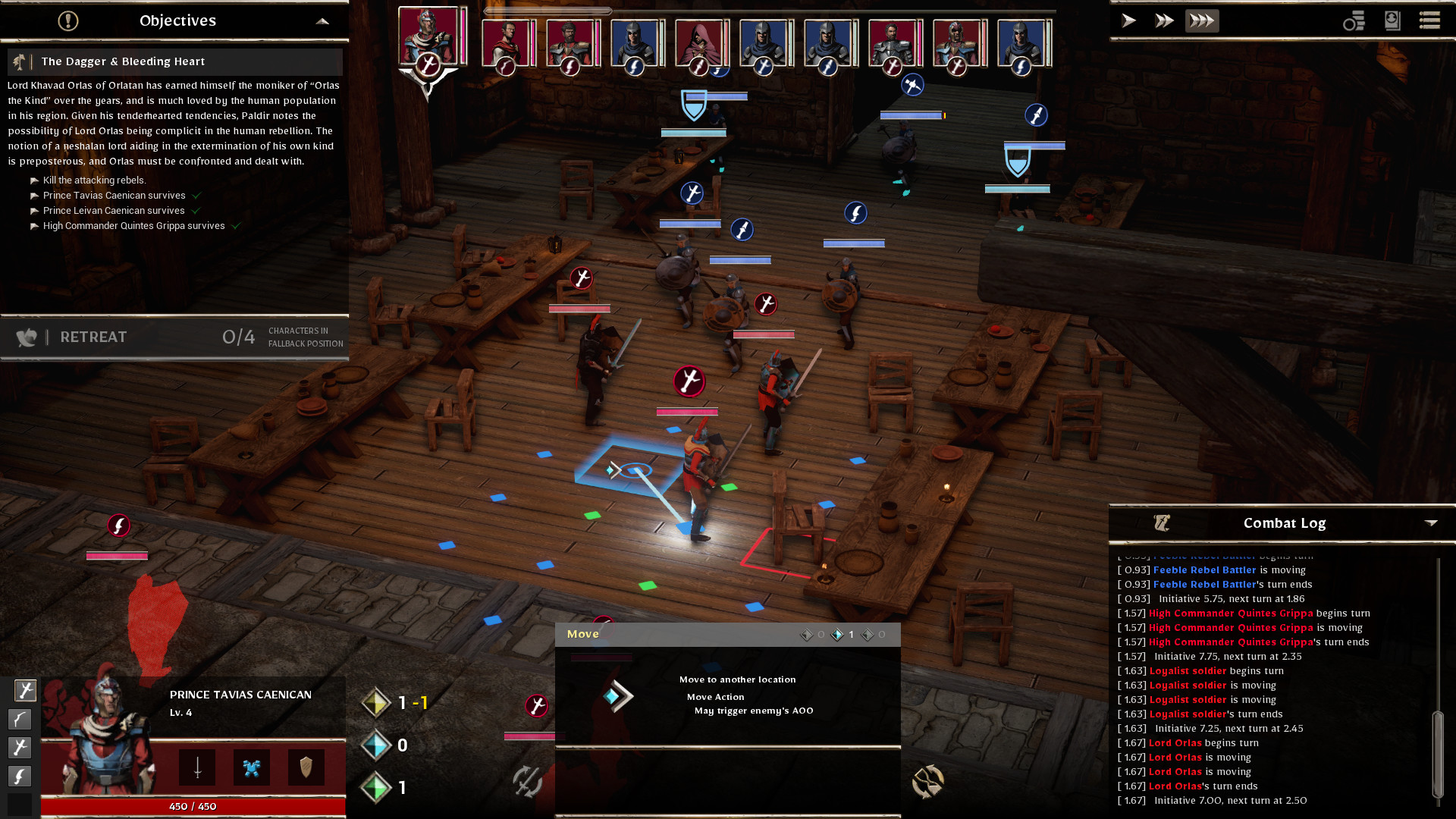Click the Move Action entry in Move panel
The width and height of the screenshot is (1456, 819).
(x=714, y=696)
